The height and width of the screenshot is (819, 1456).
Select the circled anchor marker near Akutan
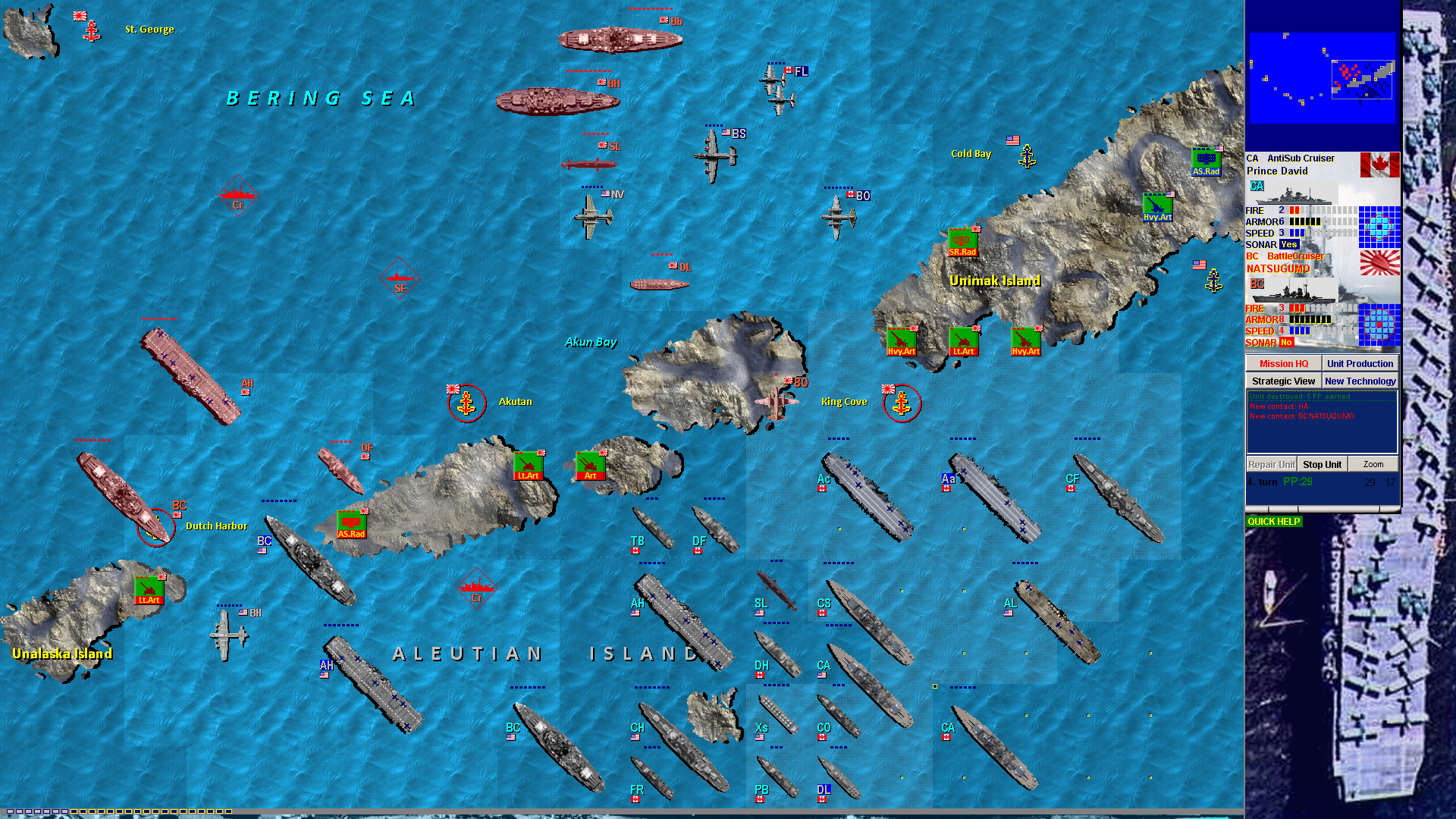tap(468, 404)
